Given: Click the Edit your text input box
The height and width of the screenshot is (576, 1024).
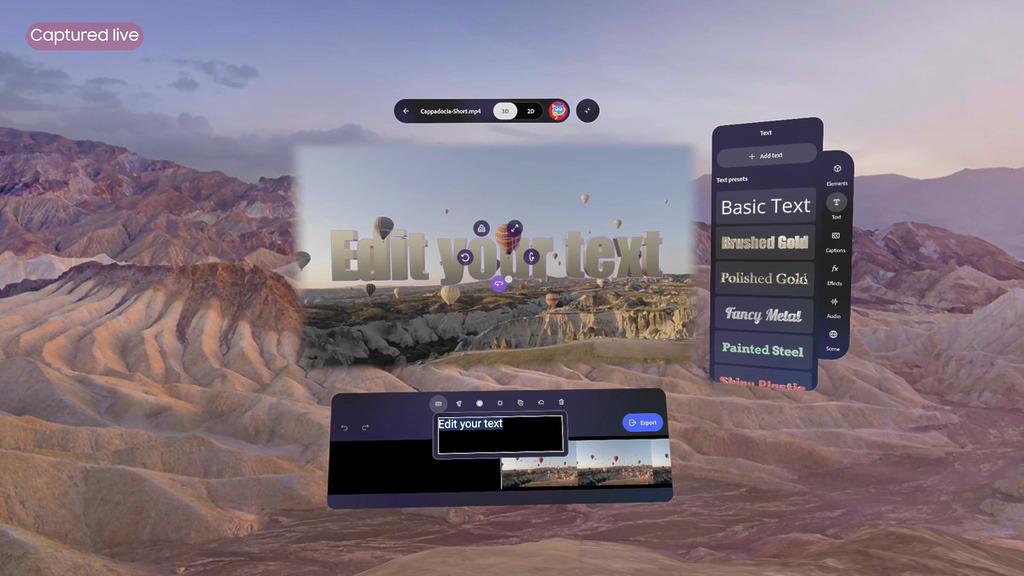Looking at the screenshot, I should click(x=500, y=435).
